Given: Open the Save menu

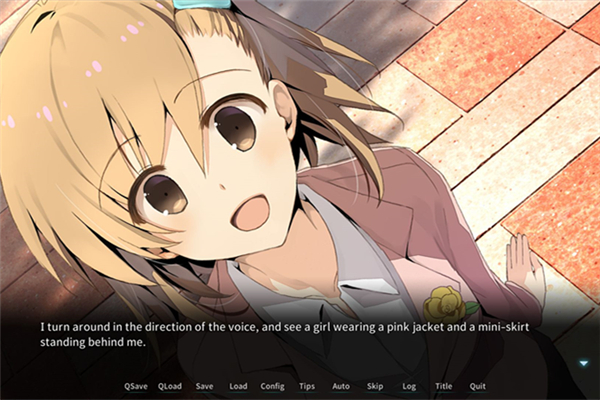Looking at the screenshot, I should pyautogui.click(x=204, y=386).
